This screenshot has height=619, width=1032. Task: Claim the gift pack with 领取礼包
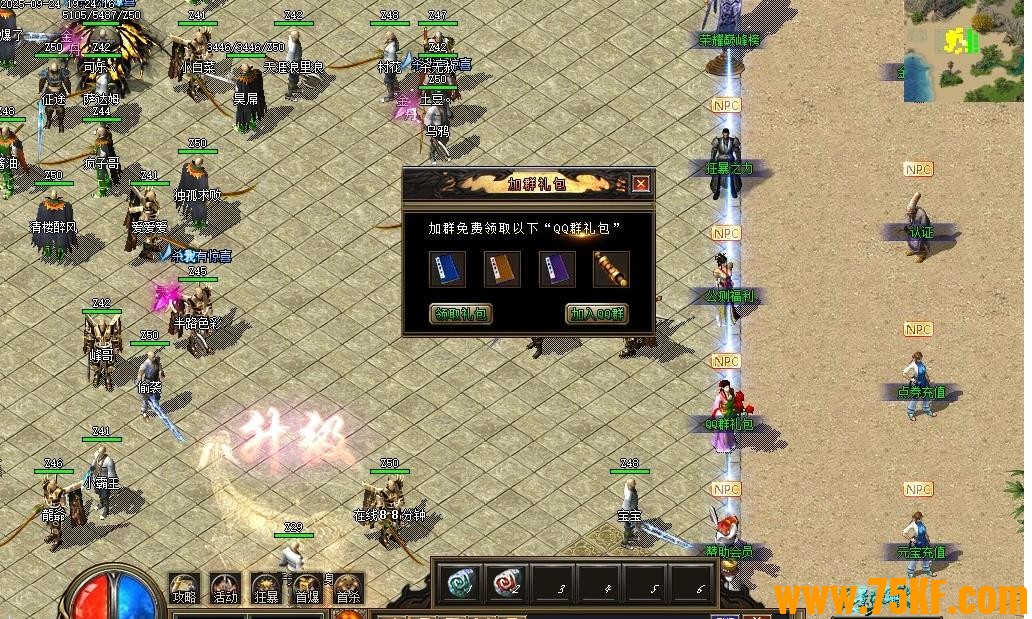tap(461, 314)
